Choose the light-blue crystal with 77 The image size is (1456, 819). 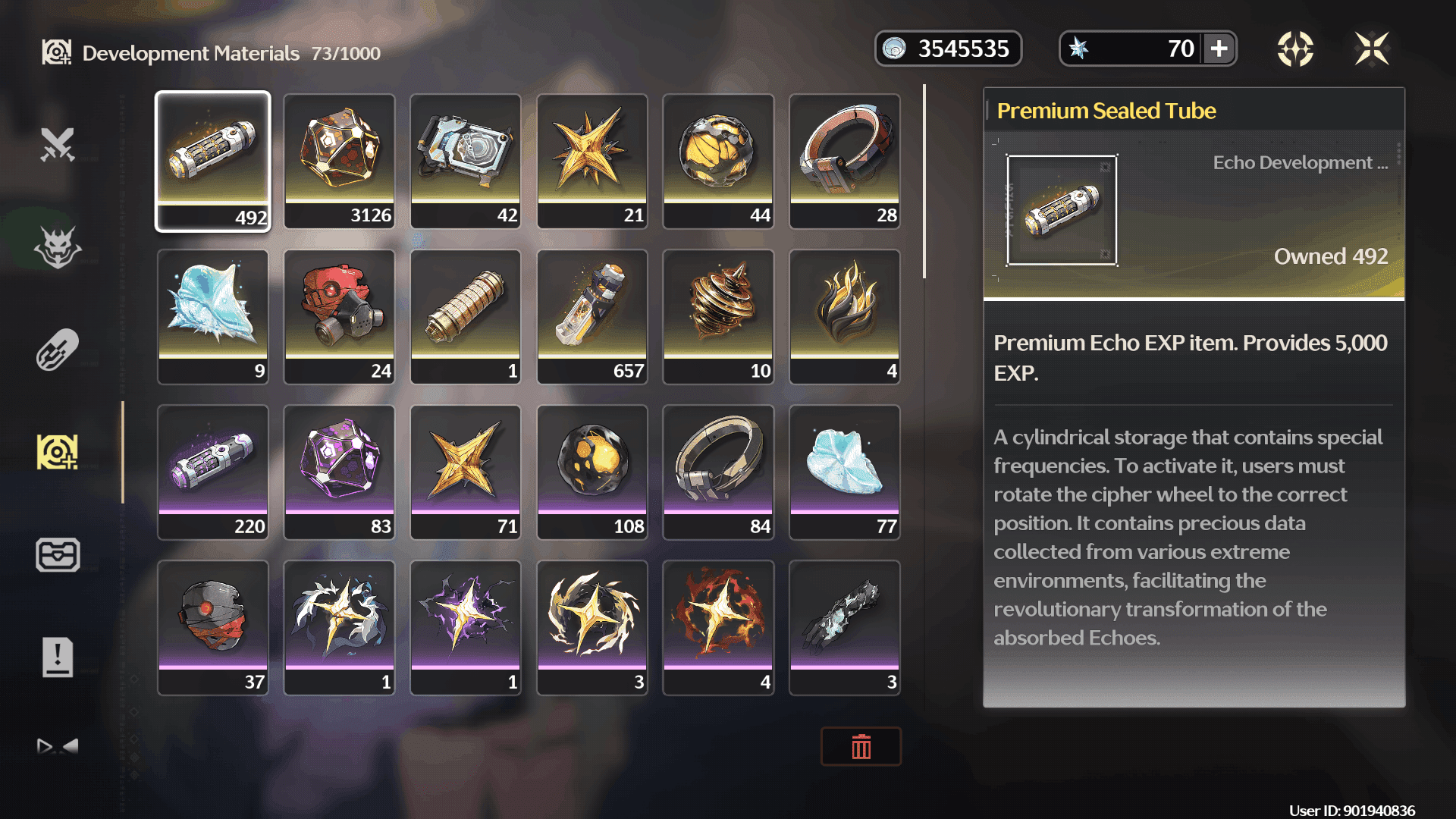click(845, 472)
